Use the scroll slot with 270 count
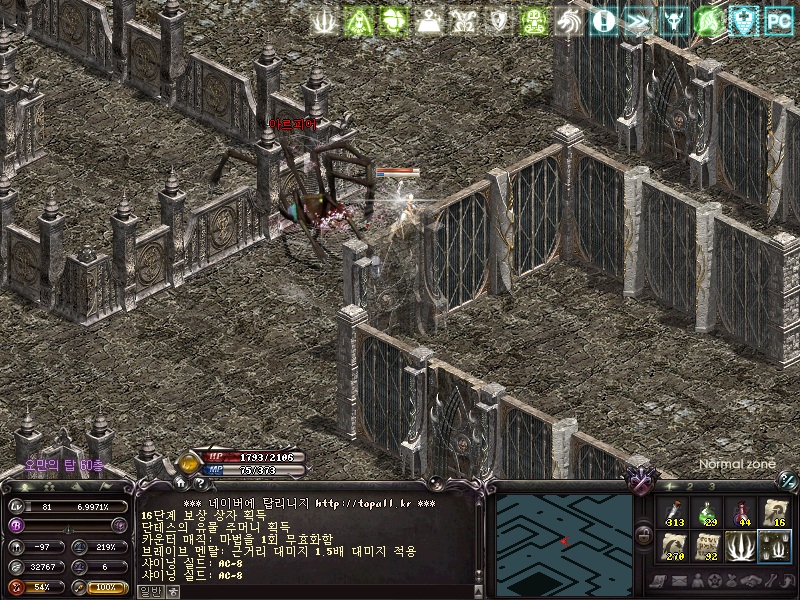The height and width of the screenshot is (600, 800). point(673,547)
